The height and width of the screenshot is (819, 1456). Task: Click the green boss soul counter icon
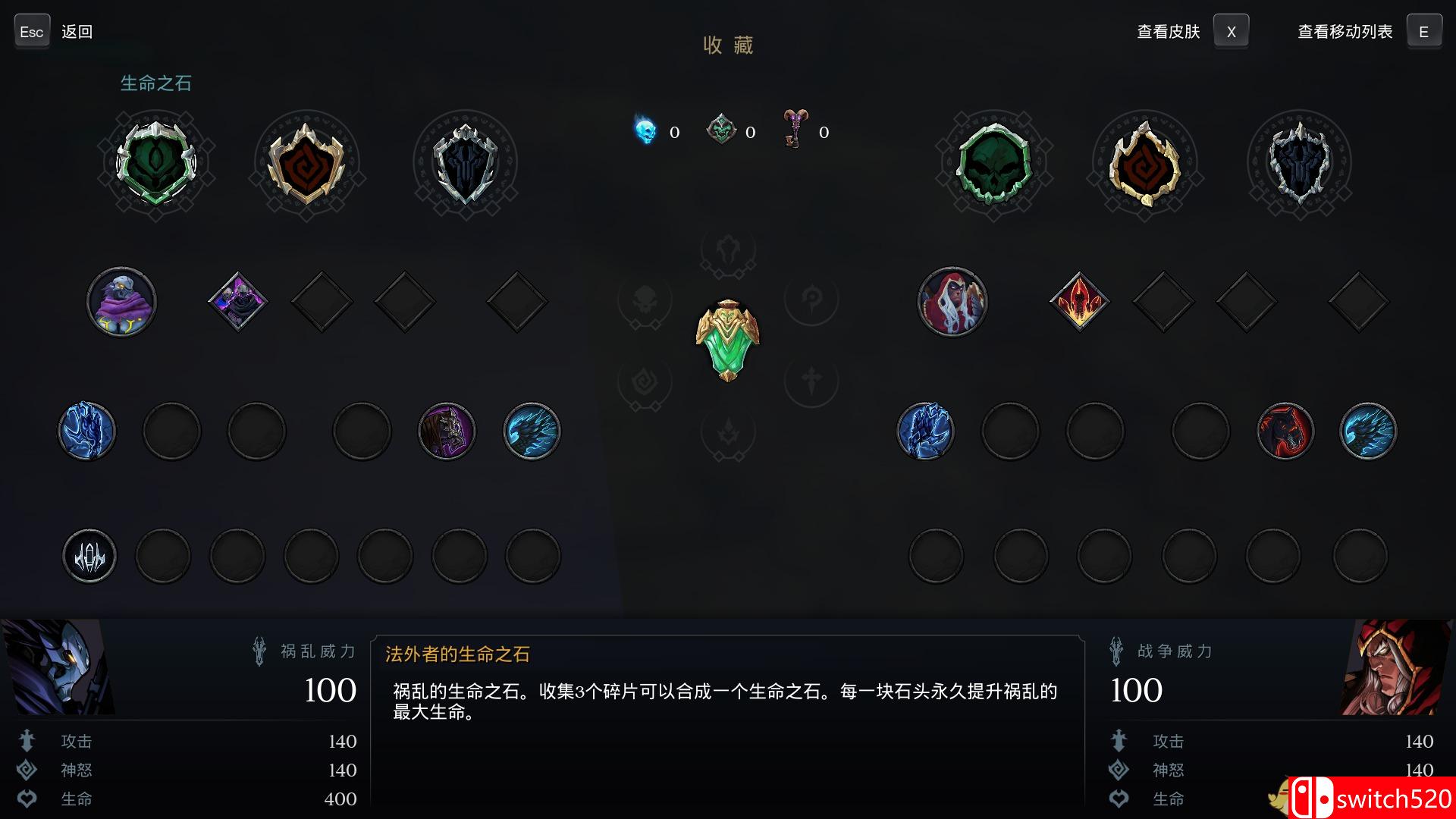click(x=721, y=129)
